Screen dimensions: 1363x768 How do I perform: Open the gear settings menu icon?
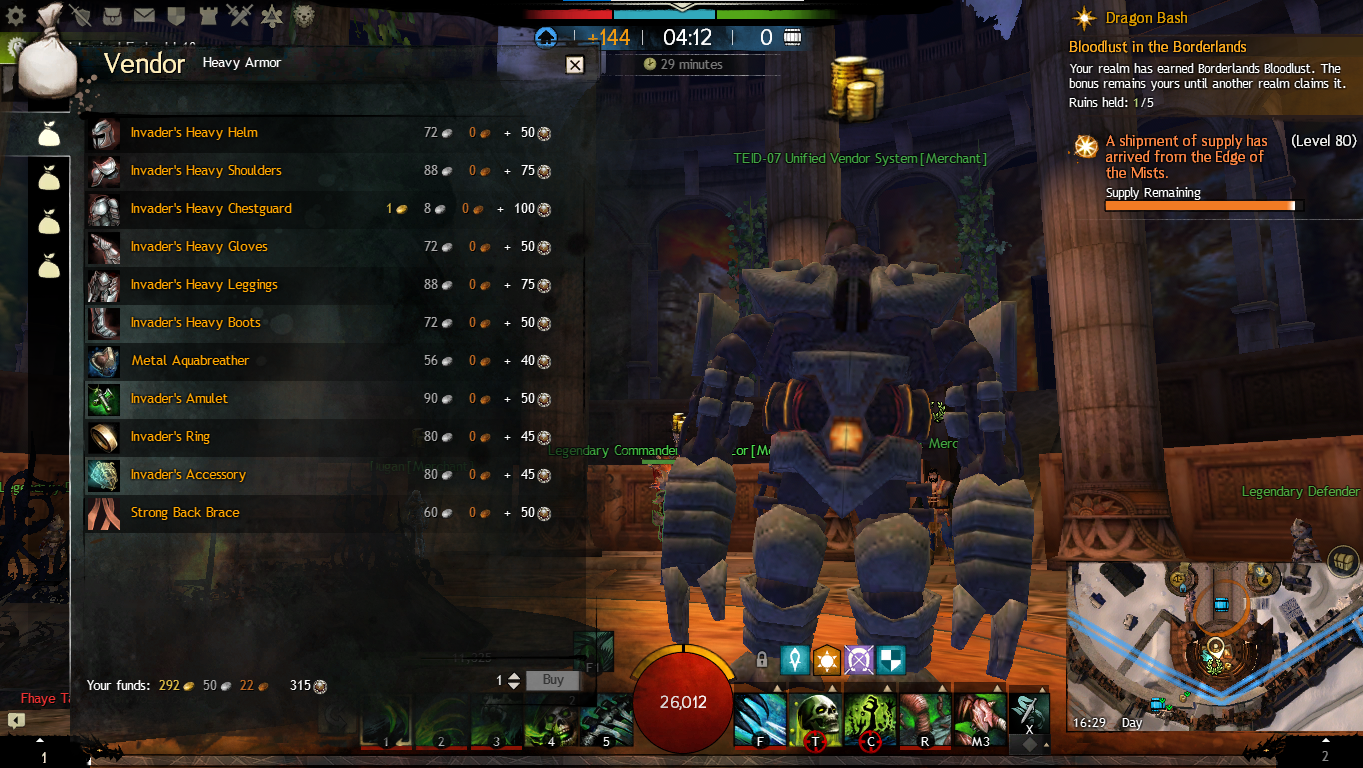tap(16, 15)
